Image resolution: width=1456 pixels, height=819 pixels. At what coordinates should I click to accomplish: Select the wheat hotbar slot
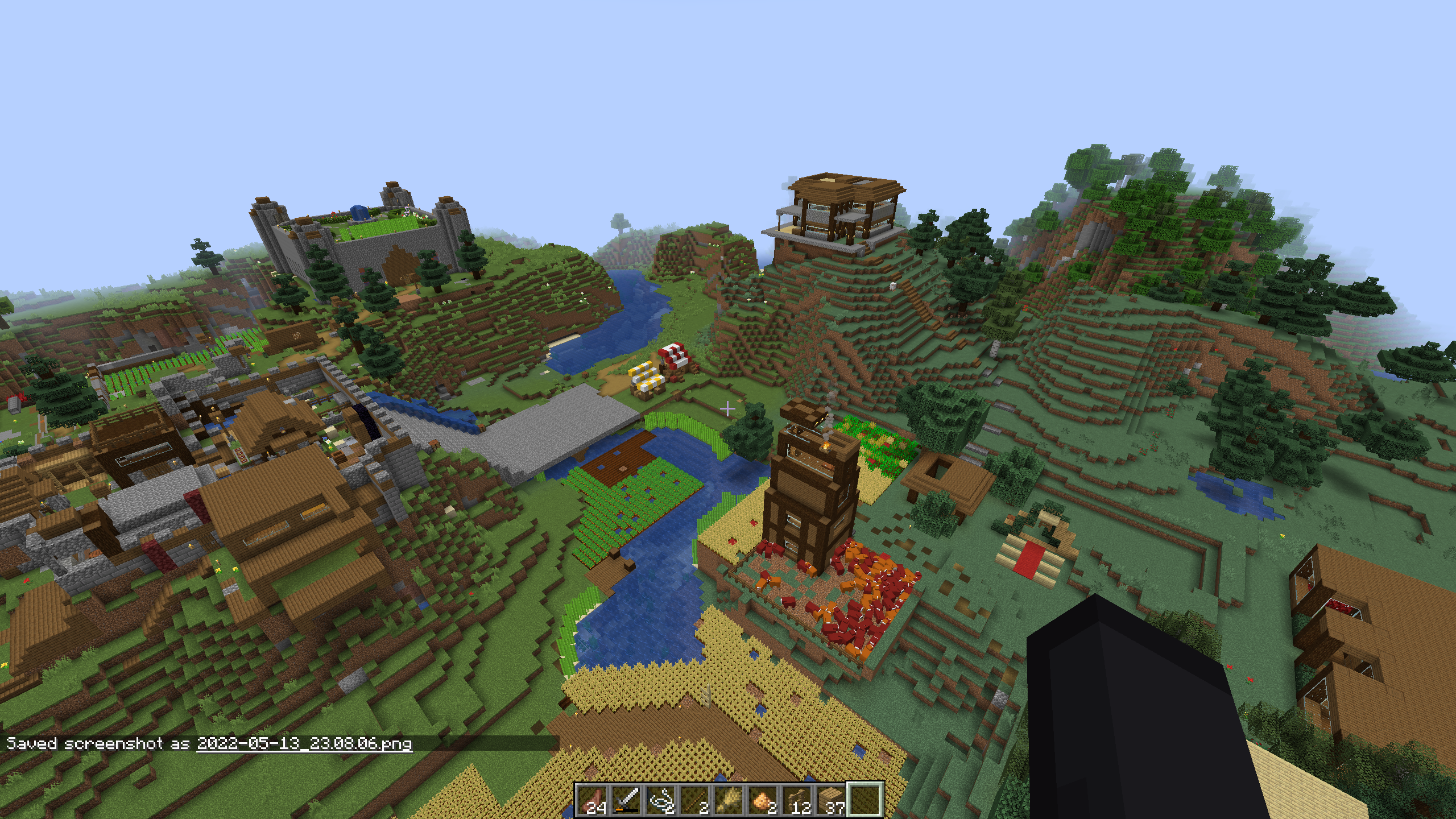[x=729, y=800]
